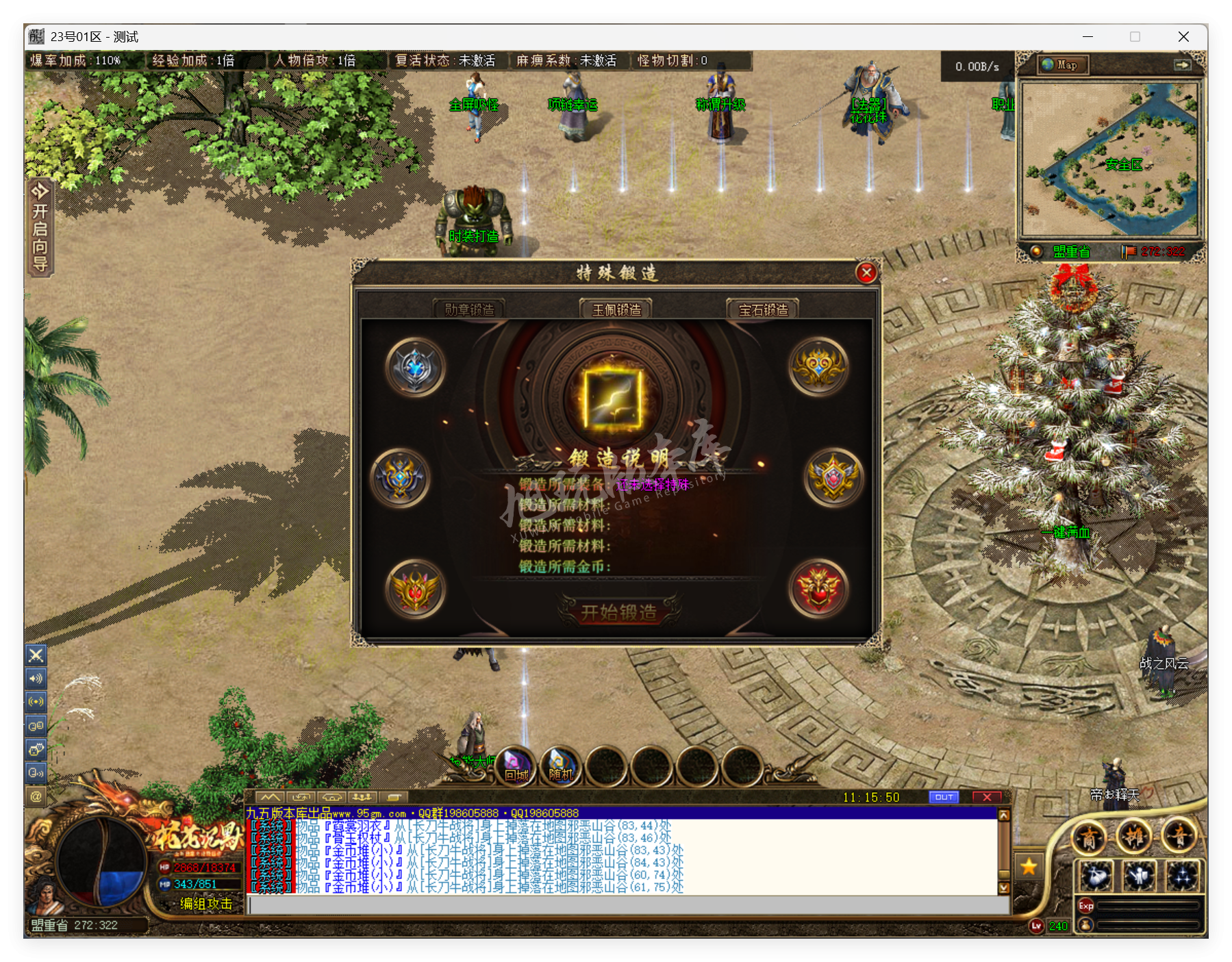Click the @ chat channel icon
This screenshot has height=962, width=1232.
pos(36,796)
